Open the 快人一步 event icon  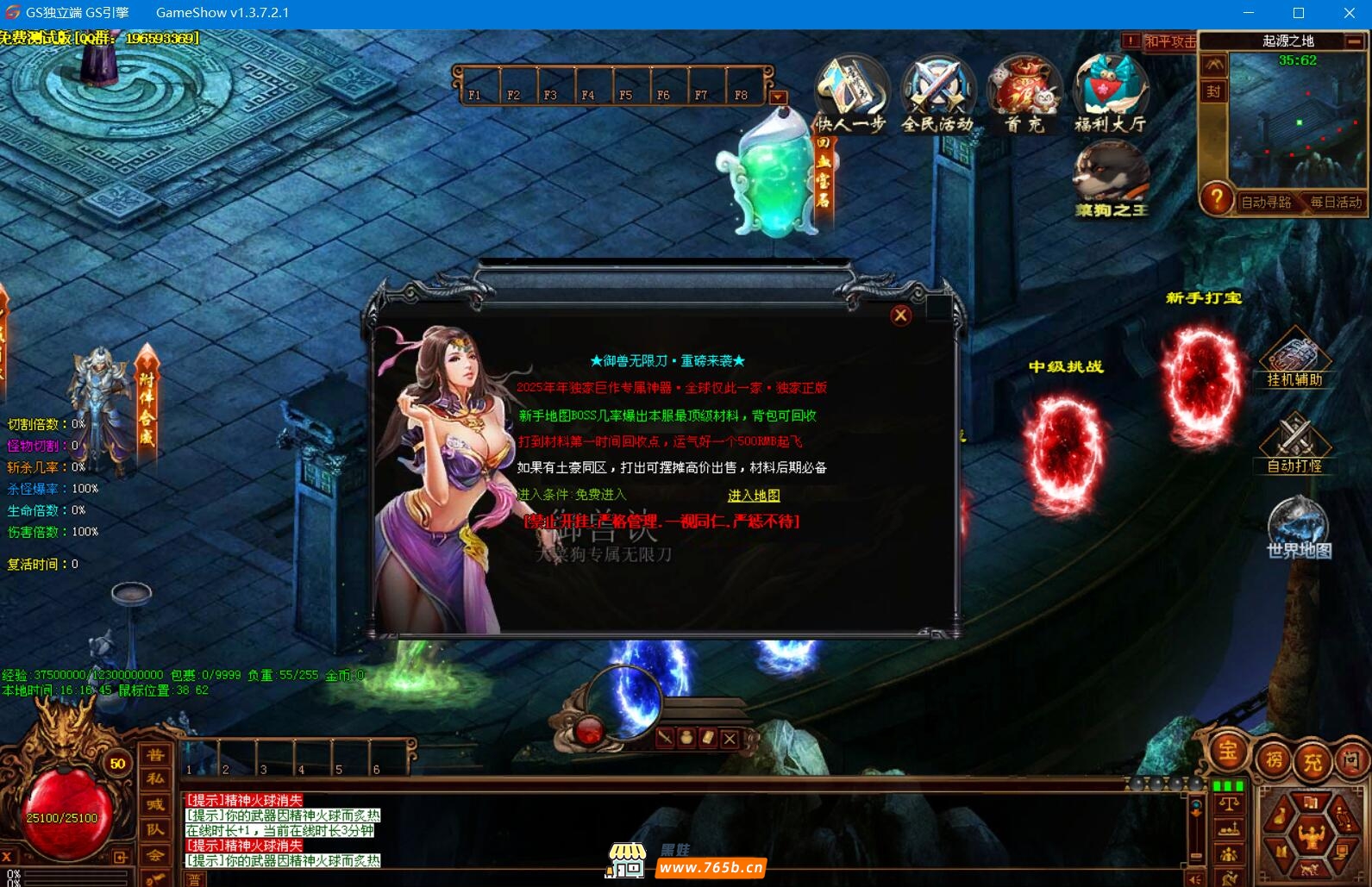tap(851, 95)
